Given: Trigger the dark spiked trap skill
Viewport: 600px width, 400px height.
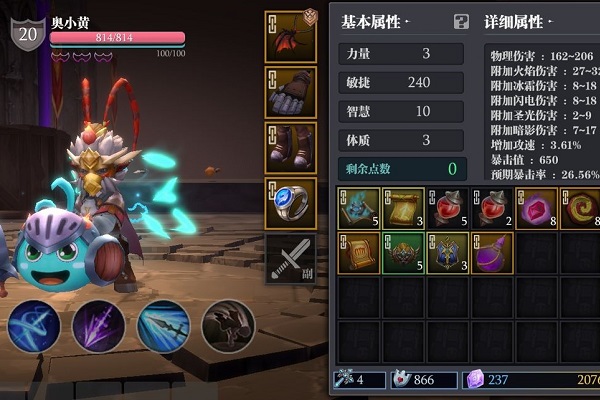Looking at the screenshot, I should coord(227,327).
